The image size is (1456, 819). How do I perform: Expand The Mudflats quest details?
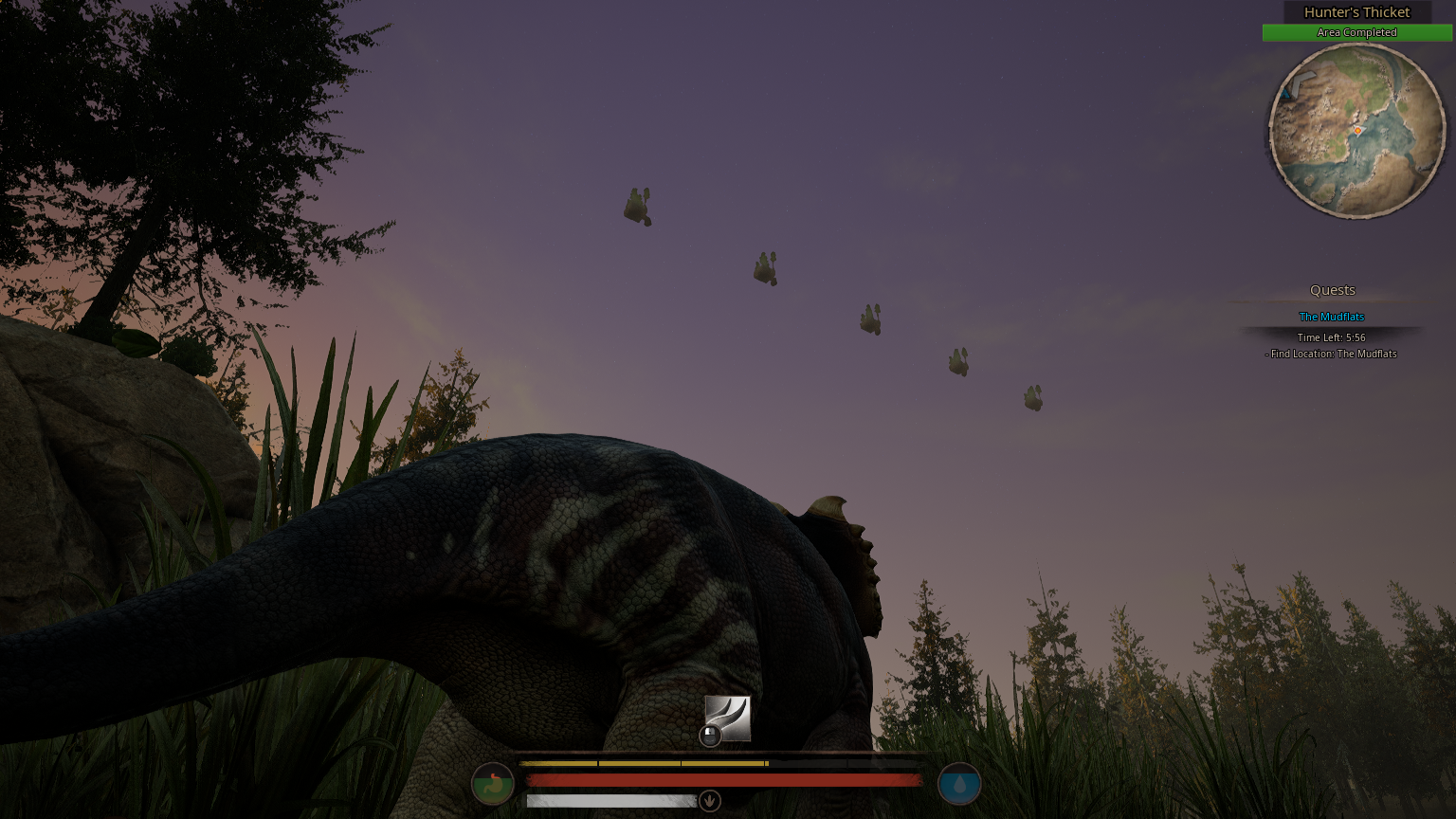(x=1331, y=316)
